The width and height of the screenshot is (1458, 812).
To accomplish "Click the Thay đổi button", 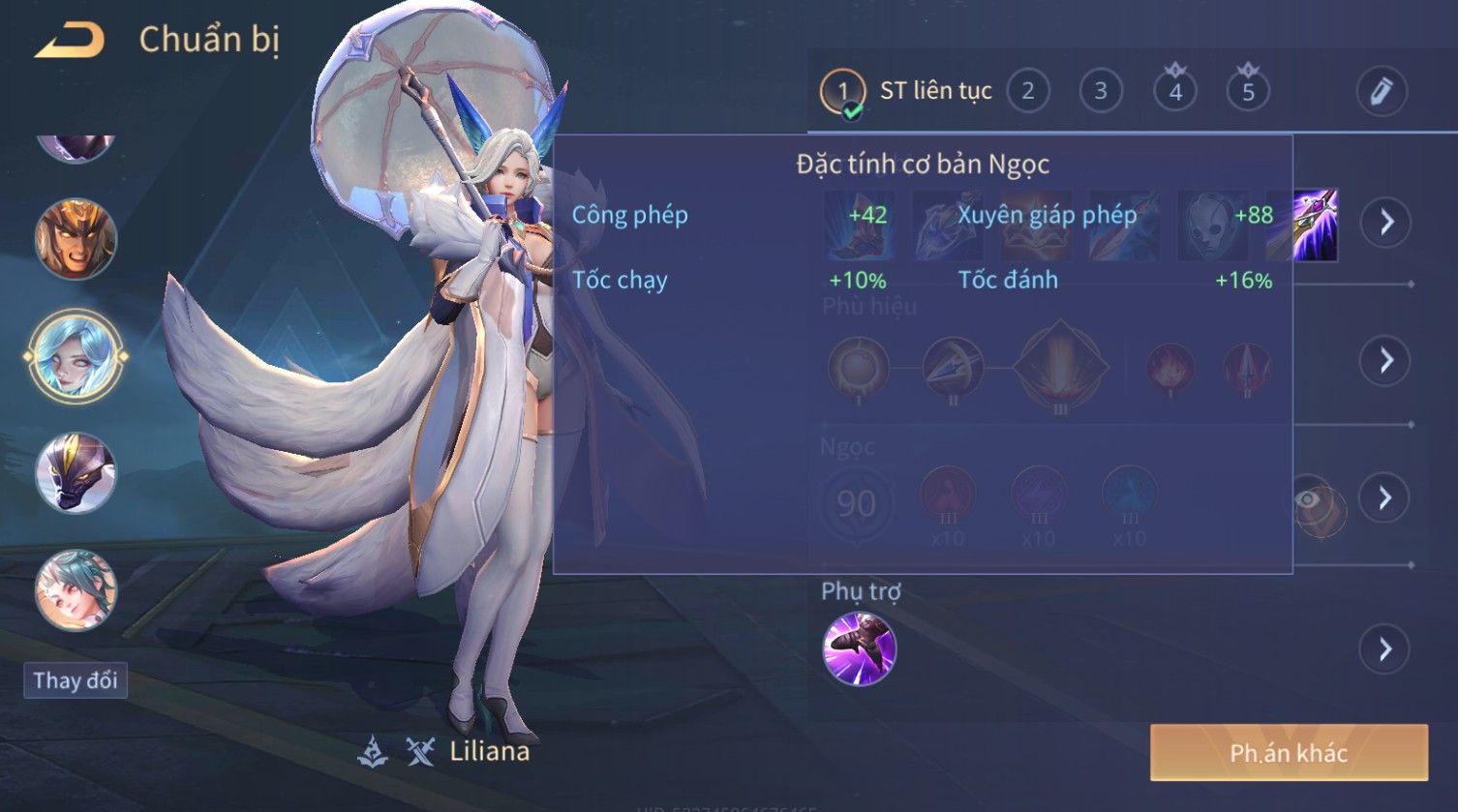I will pos(76,680).
